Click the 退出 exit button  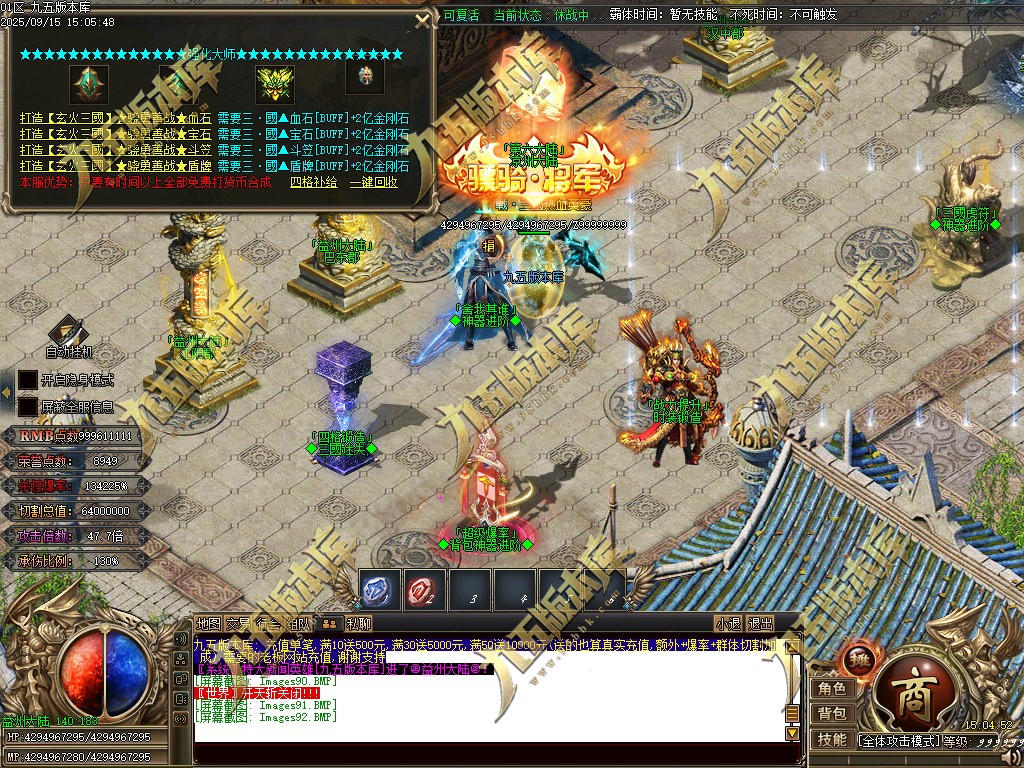[760, 623]
